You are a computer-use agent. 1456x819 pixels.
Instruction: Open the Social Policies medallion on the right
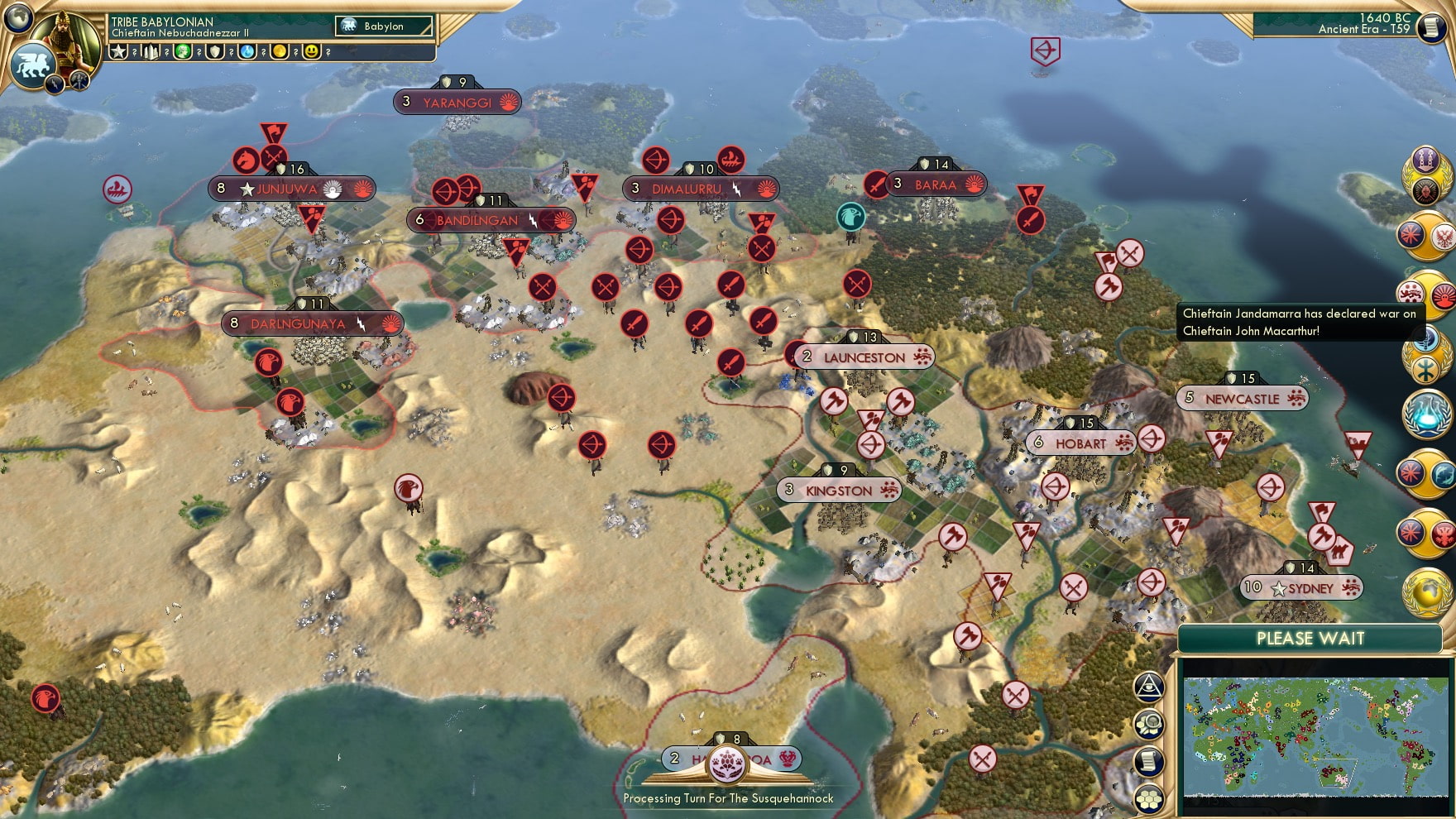point(1426,162)
